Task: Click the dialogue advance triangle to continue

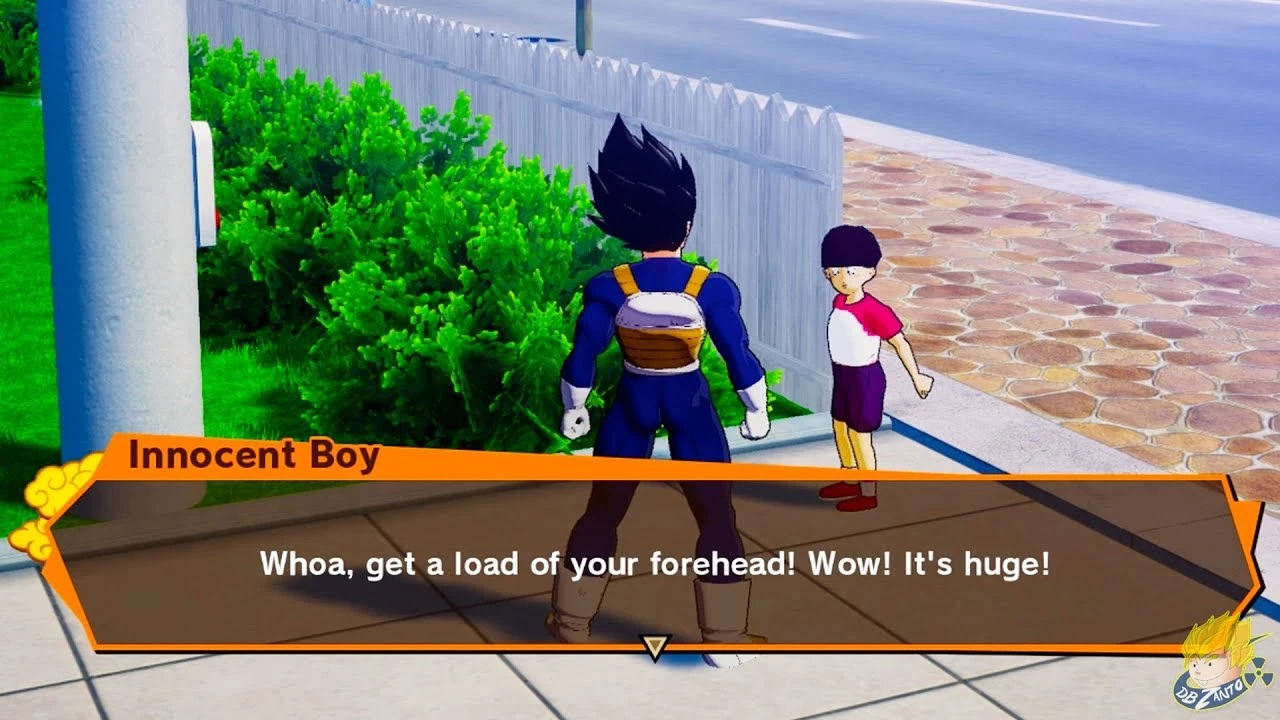Action: pyautogui.click(x=655, y=648)
